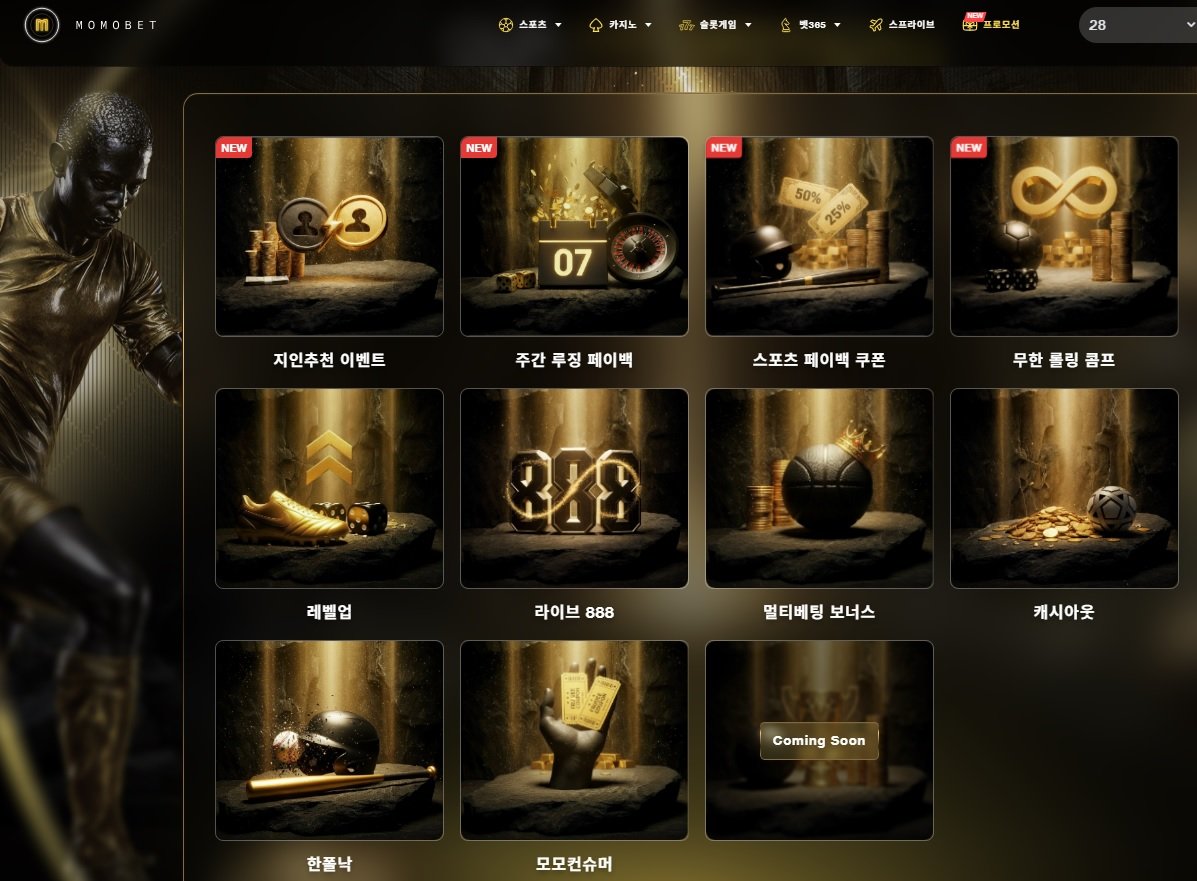Image resolution: width=1197 pixels, height=881 pixels.
Task: Click the Coming Soon tile
Action: (819, 741)
